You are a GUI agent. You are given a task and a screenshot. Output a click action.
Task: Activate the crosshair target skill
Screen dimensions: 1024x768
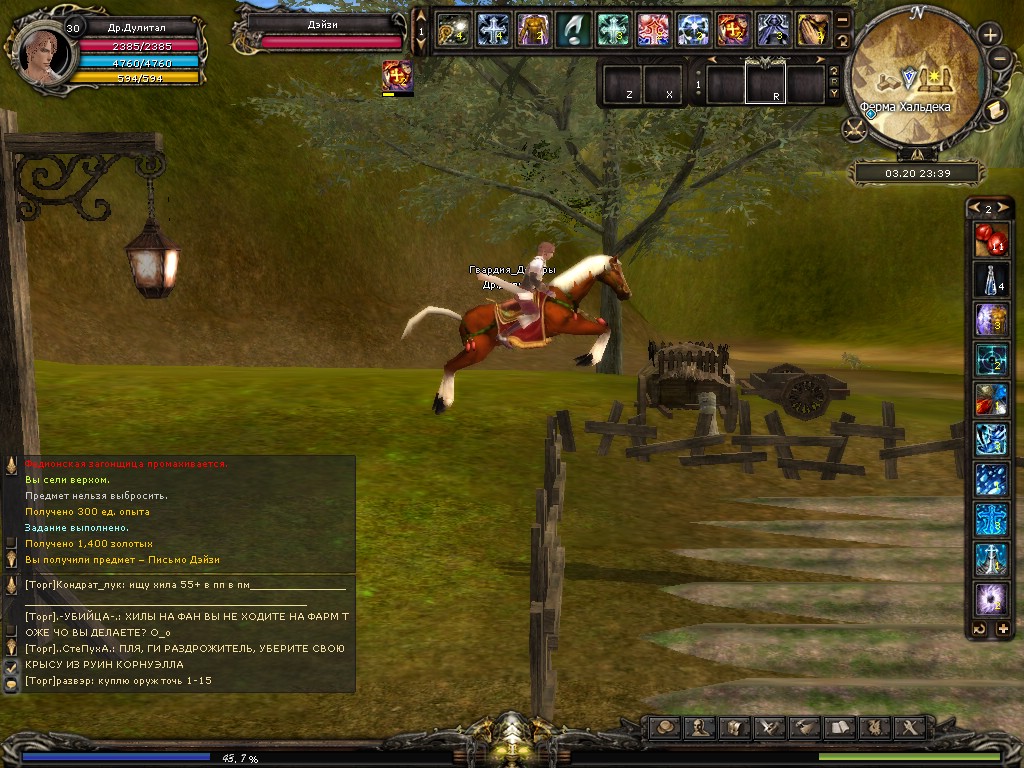[990, 361]
